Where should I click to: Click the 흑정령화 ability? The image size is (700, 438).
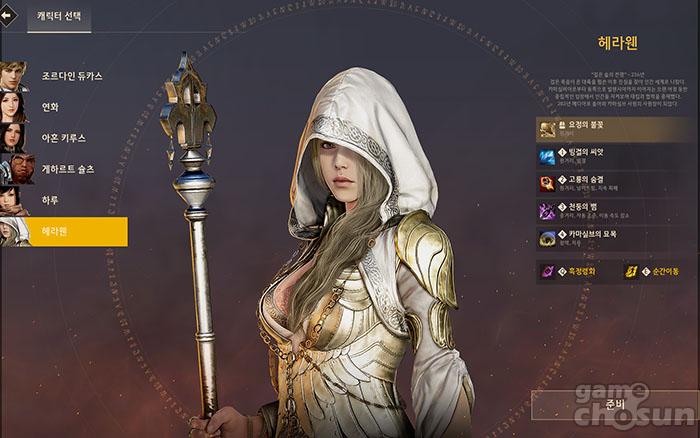573,270
